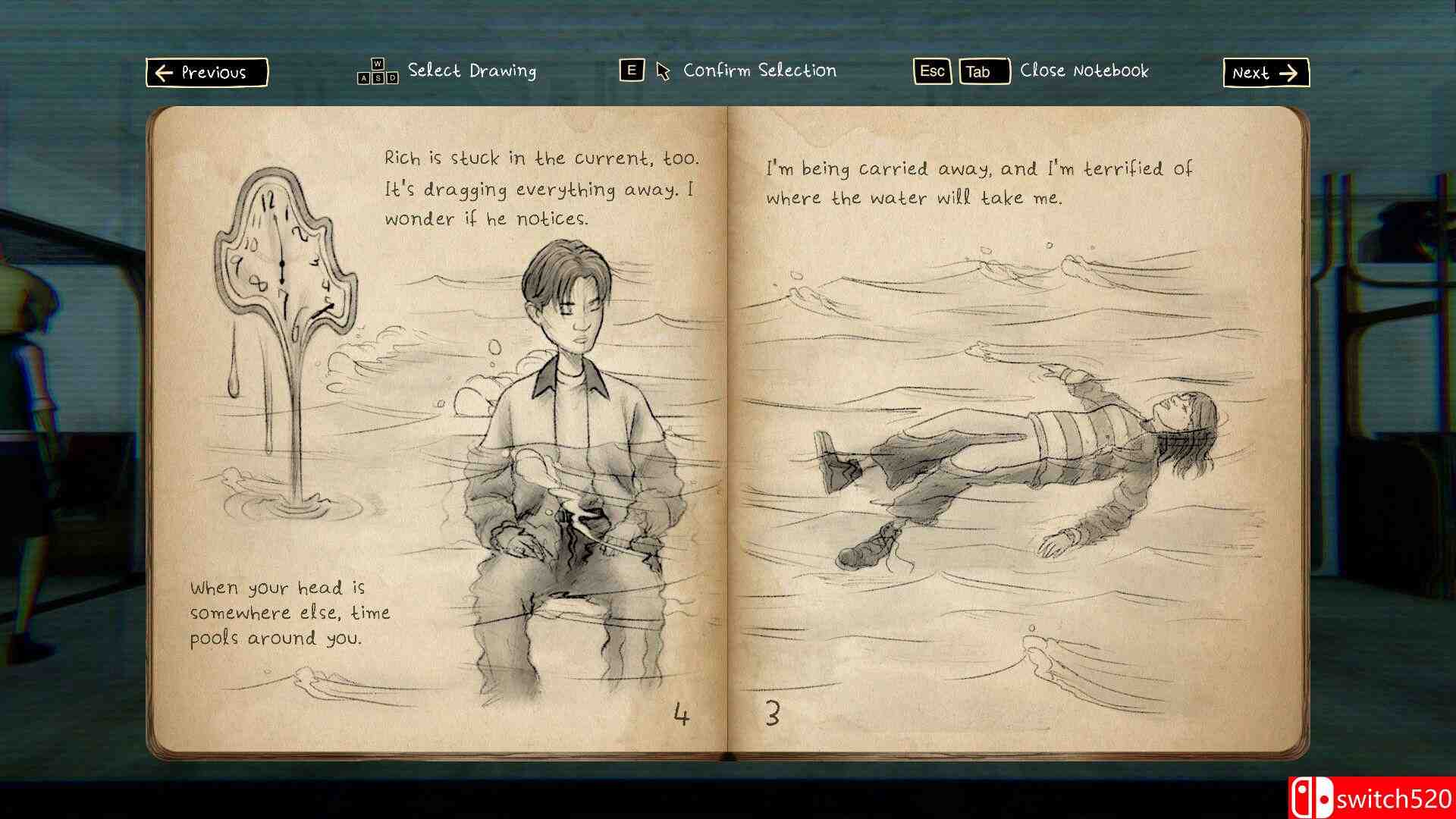Click the A key icon in movement prompt
The width and height of the screenshot is (1456, 819).
[363, 77]
